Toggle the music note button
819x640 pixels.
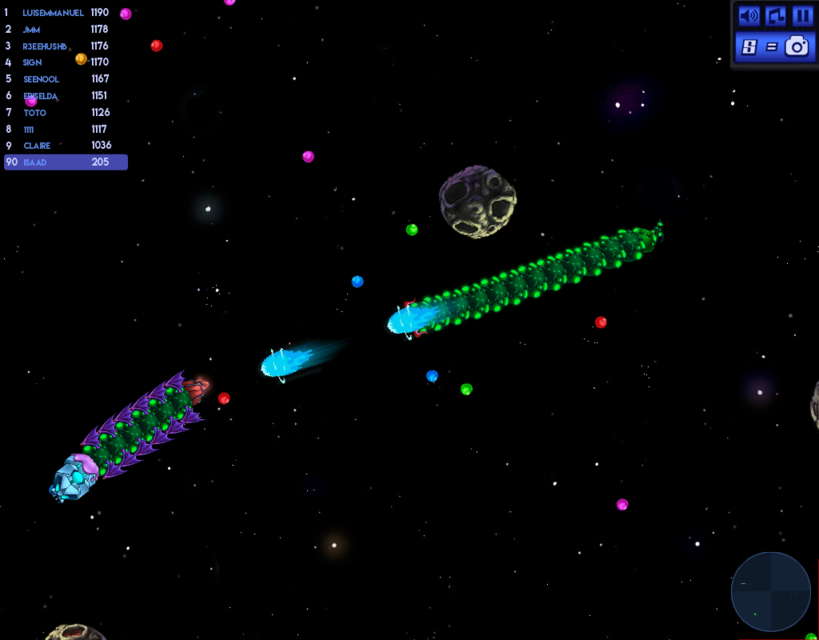(x=776, y=16)
